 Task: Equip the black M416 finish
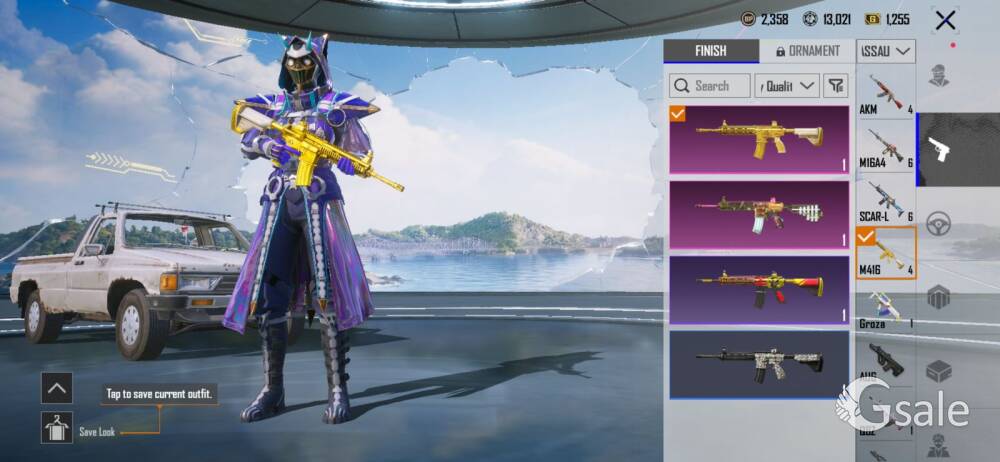click(x=759, y=364)
